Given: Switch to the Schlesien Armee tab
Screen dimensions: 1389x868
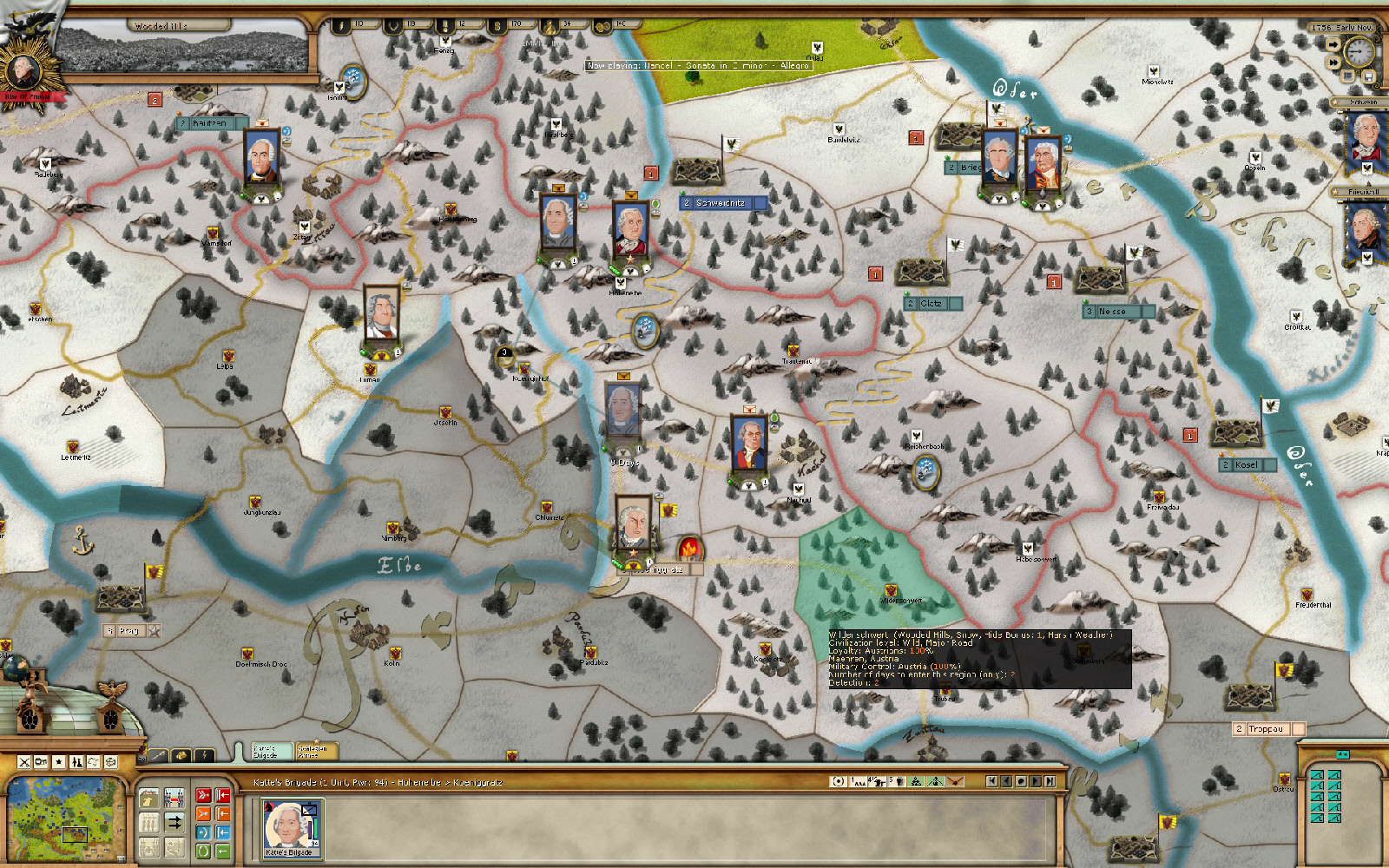Looking at the screenshot, I should (314, 751).
